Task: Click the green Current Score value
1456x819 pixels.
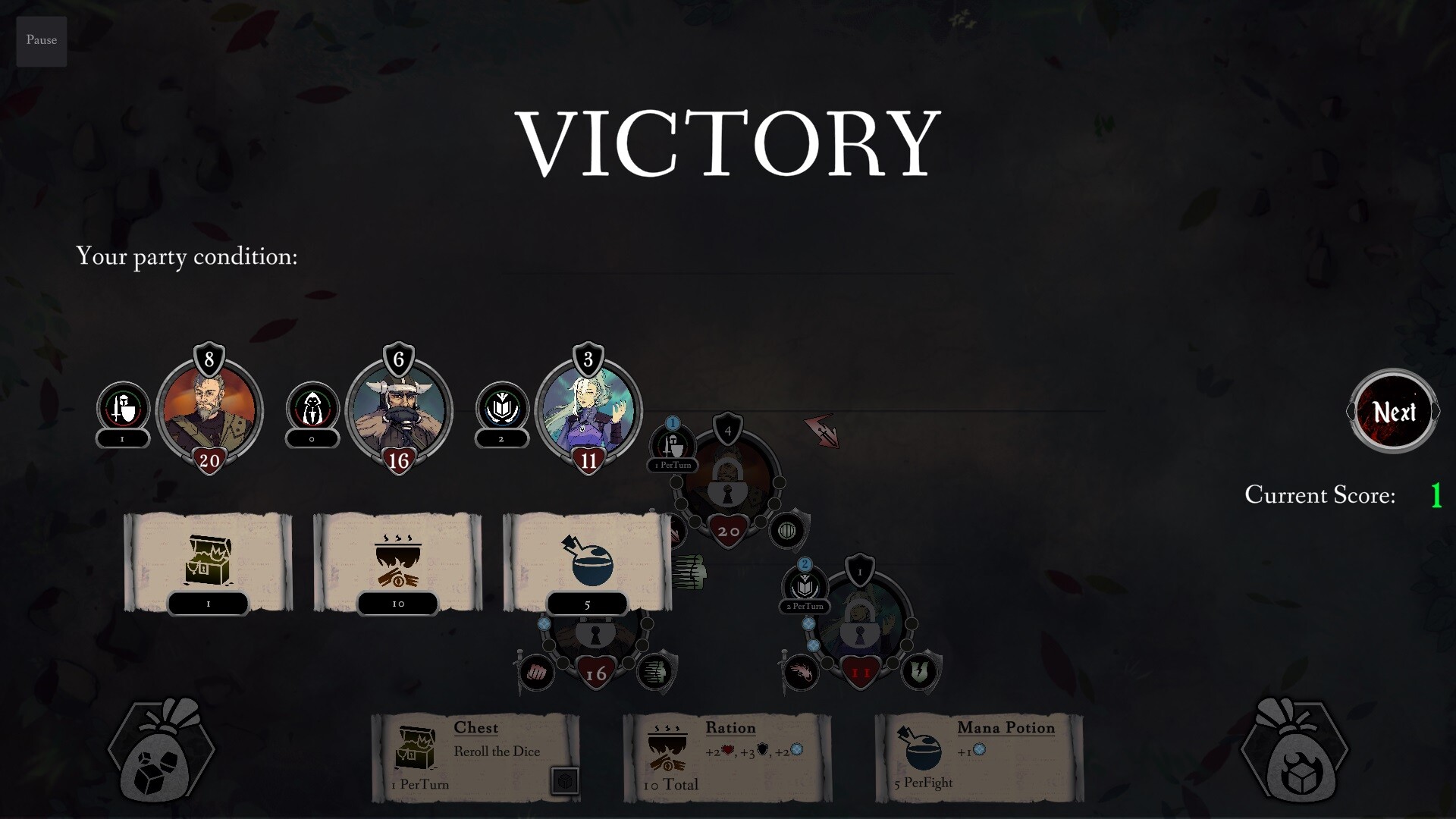Action: click(1436, 496)
